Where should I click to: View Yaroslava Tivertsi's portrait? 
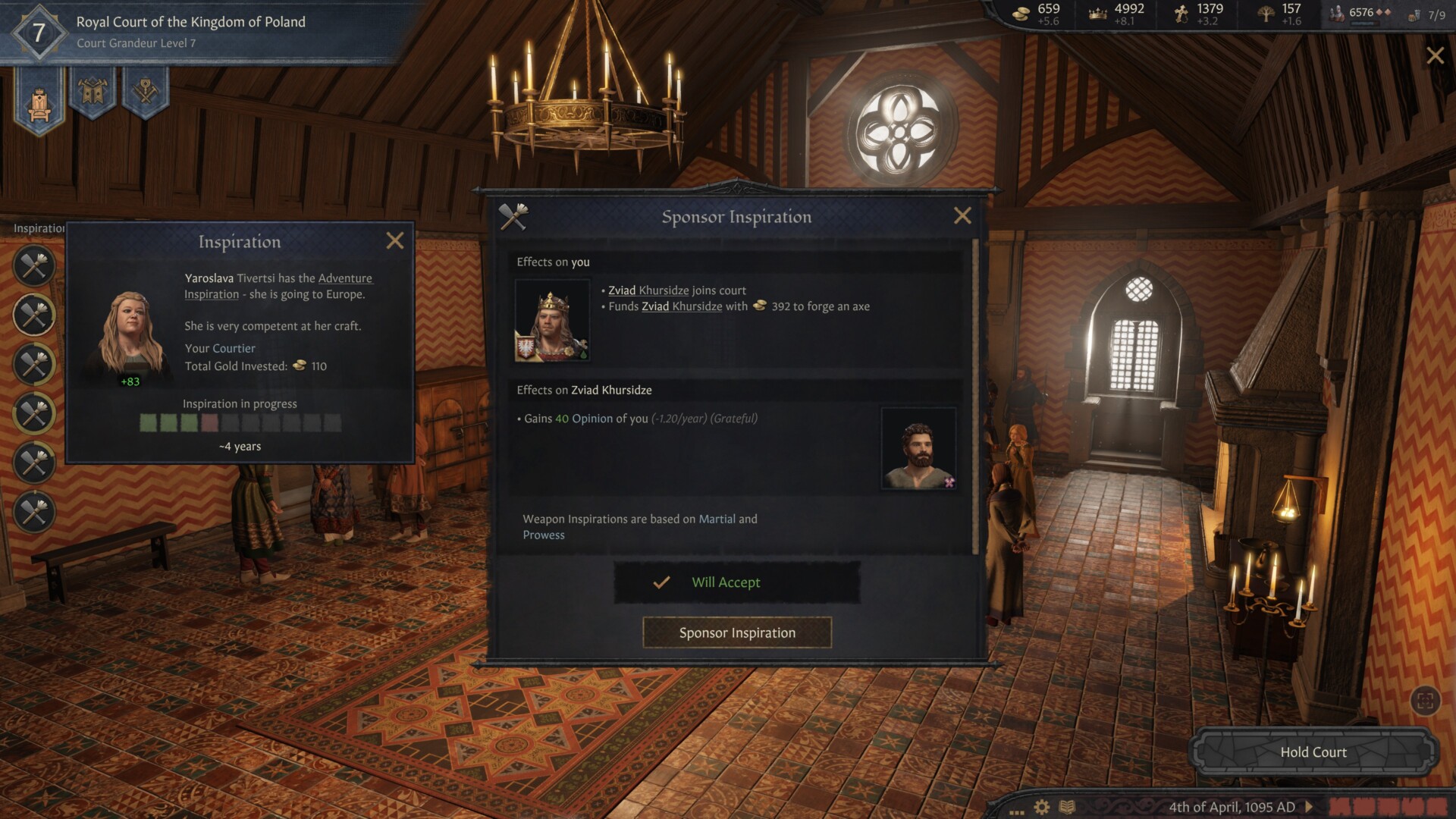tap(130, 334)
